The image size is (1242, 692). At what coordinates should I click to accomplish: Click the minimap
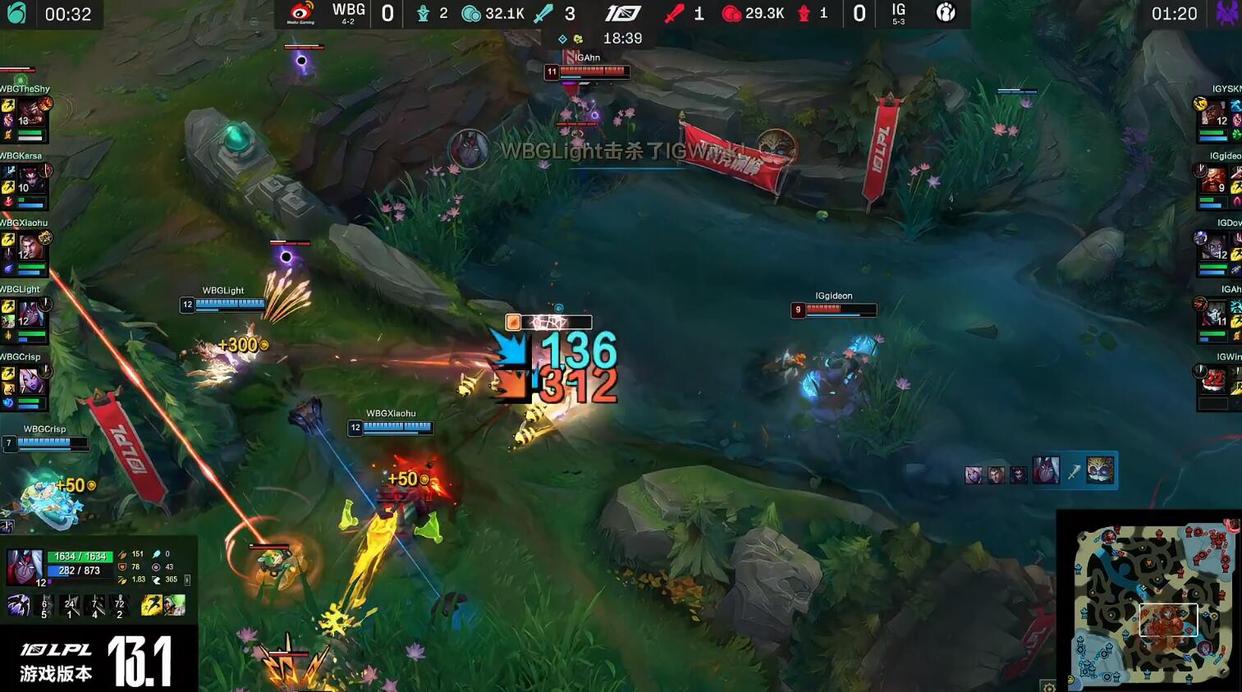pos(1148,598)
